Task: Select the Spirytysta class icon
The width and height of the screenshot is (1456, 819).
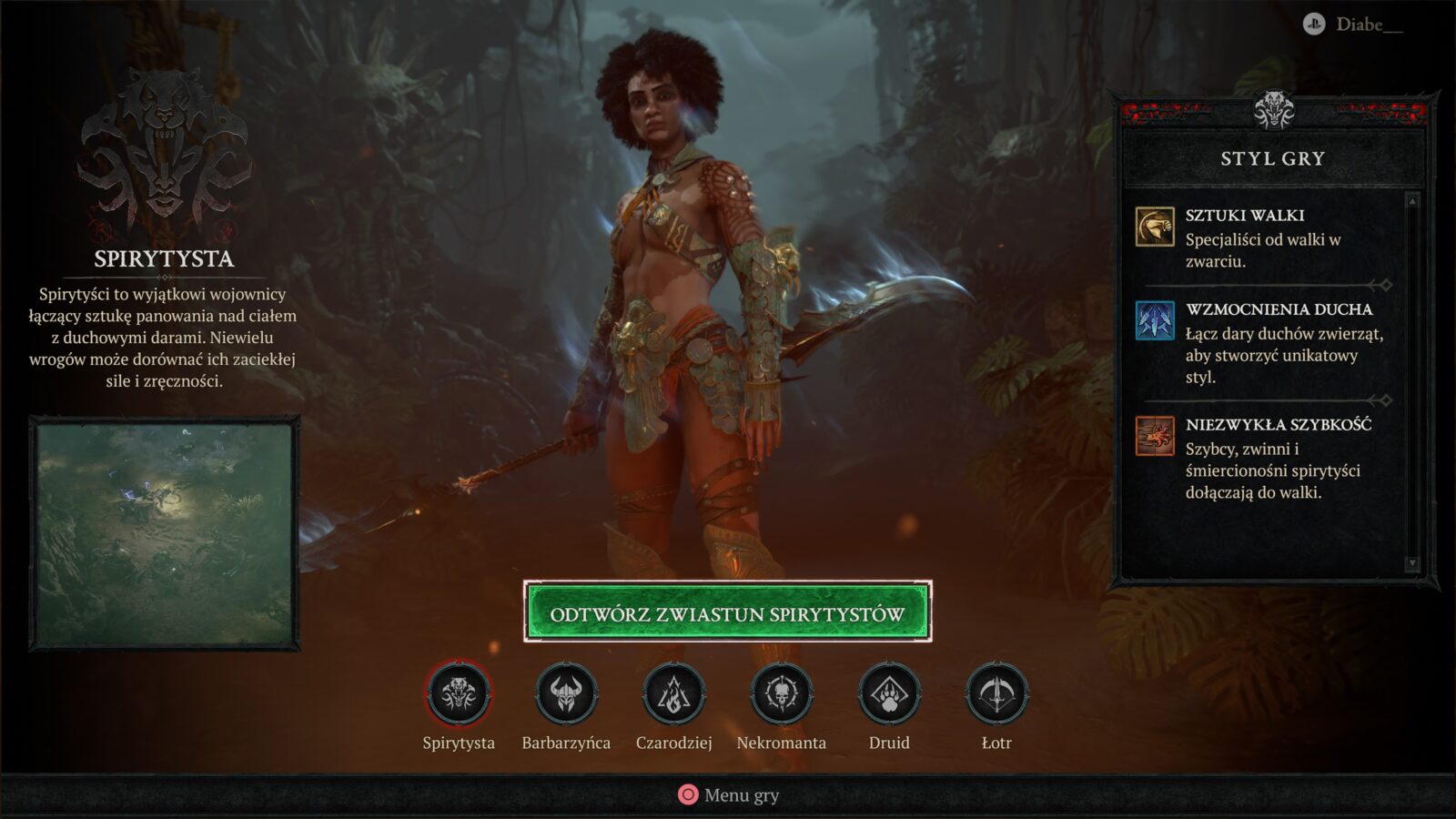Action: 458,695
